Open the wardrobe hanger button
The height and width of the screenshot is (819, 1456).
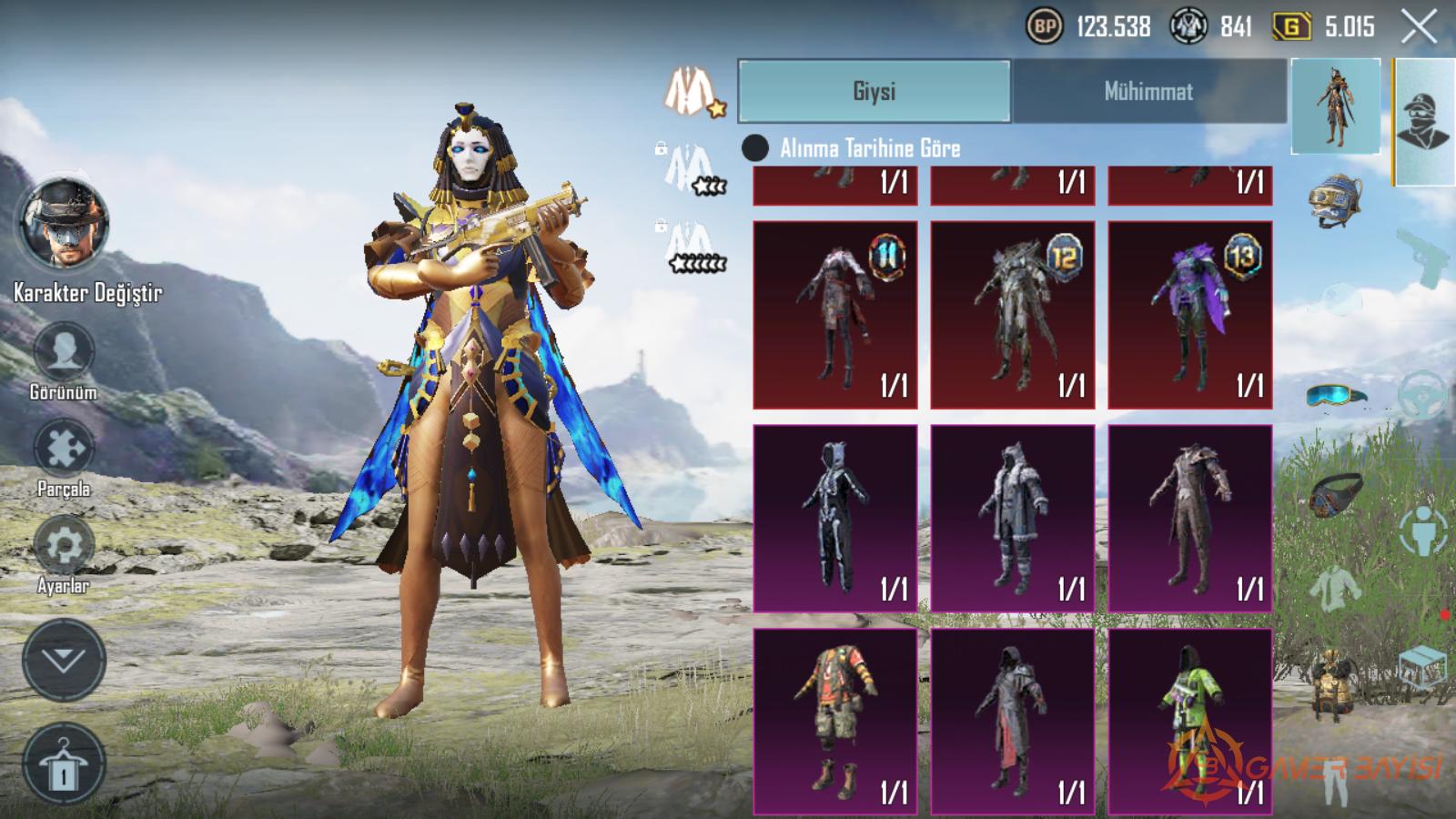click(64, 764)
